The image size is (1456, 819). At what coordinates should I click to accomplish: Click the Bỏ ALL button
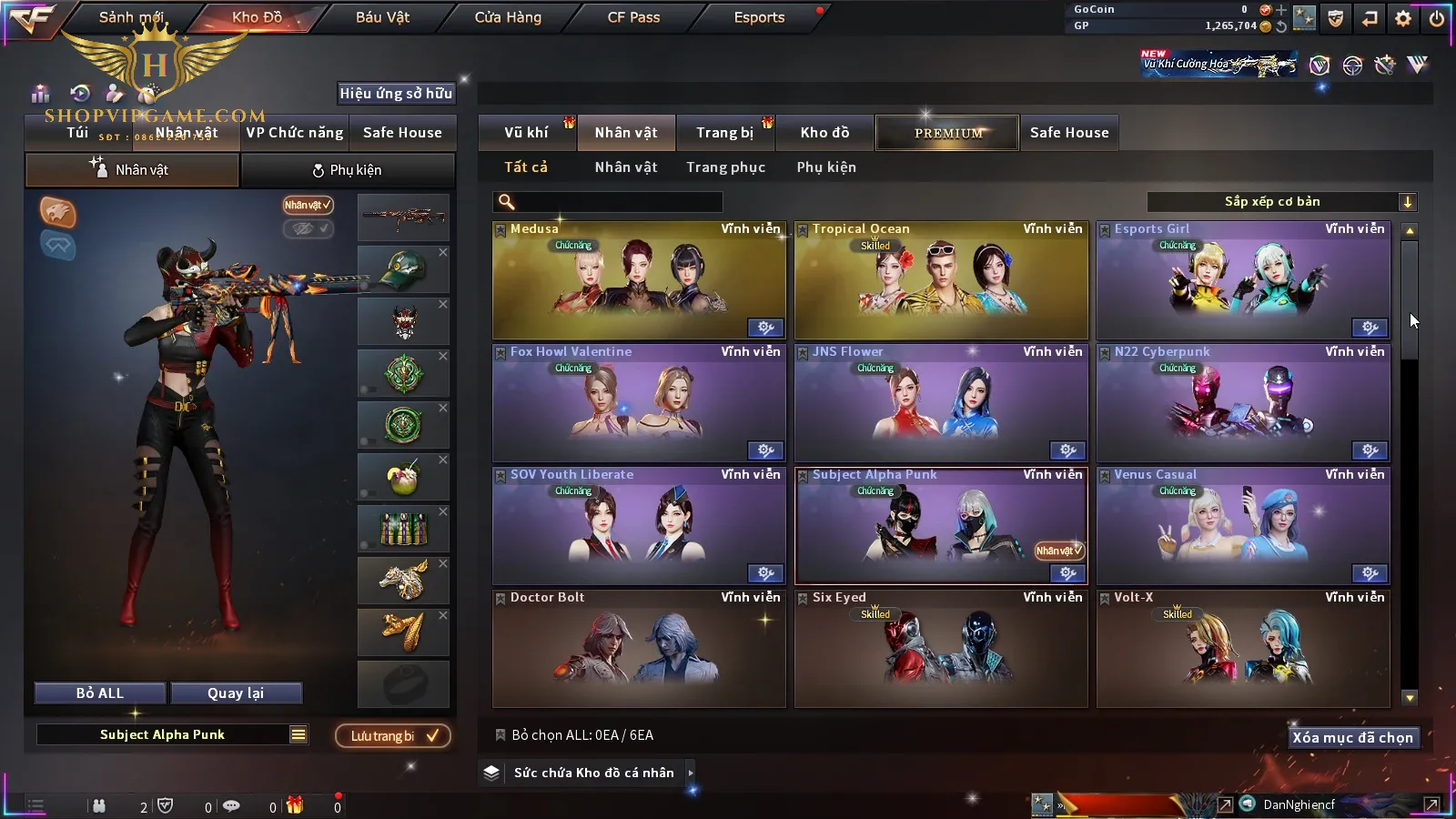click(x=100, y=693)
